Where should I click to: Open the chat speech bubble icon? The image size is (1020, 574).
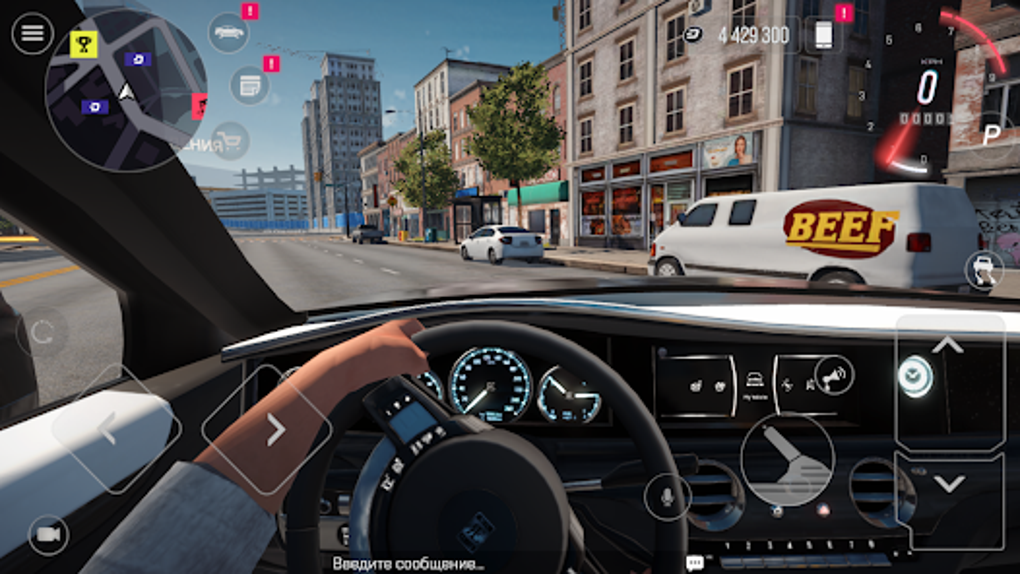point(695,563)
